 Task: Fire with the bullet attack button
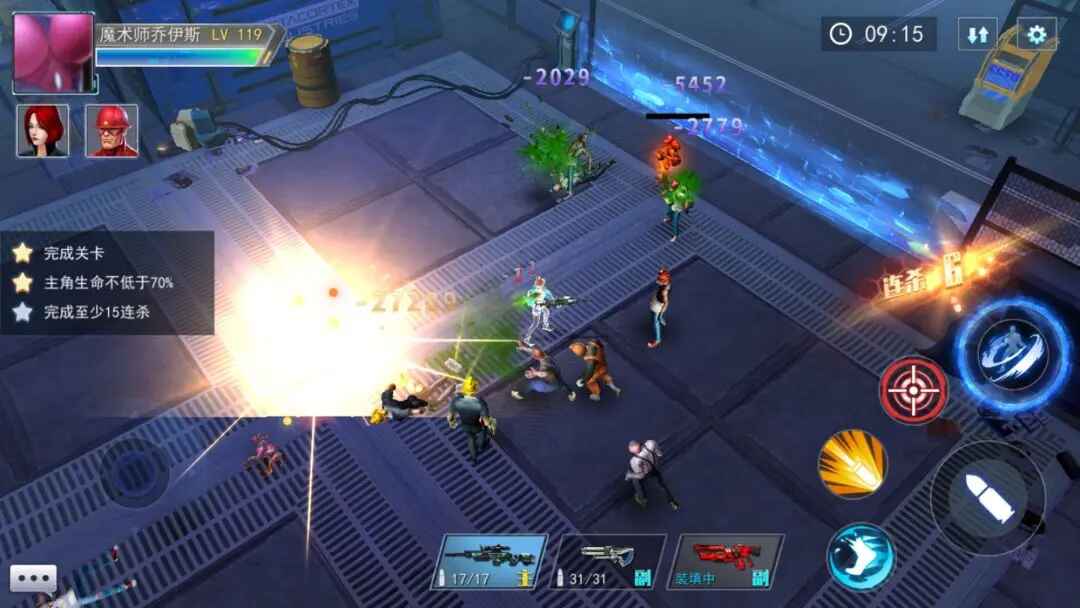click(x=987, y=497)
